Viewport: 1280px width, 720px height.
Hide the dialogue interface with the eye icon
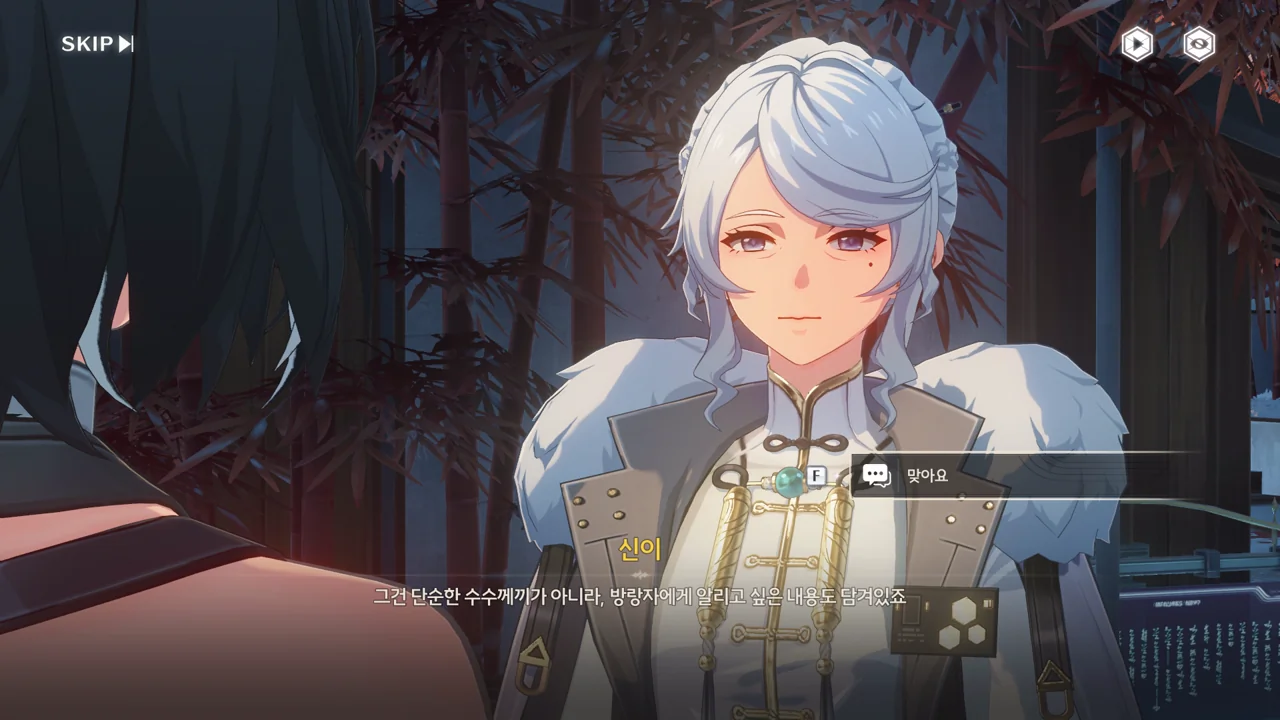tap(1199, 44)
